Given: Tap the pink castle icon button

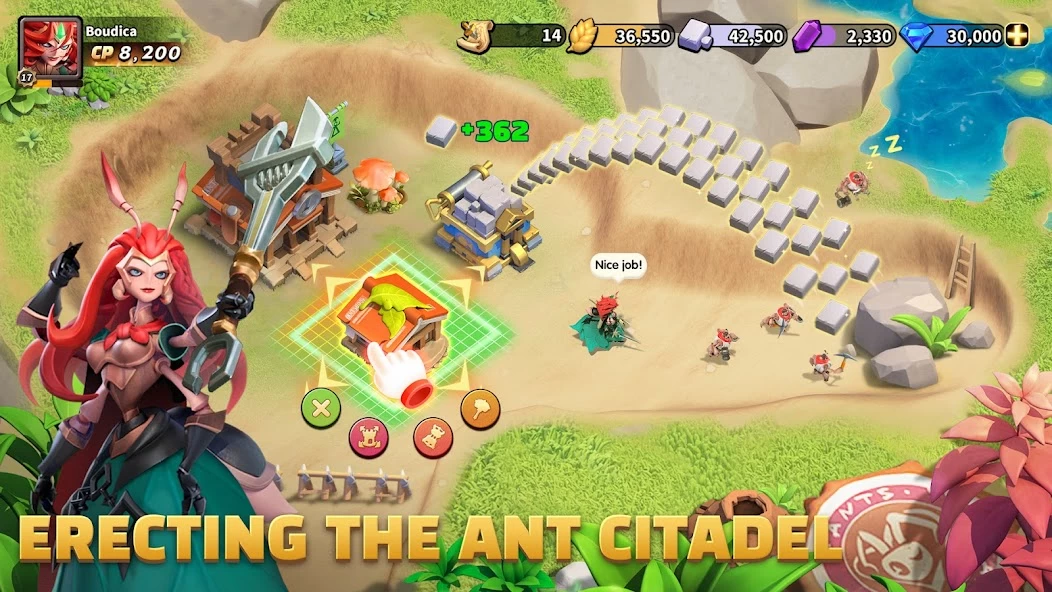Looking at the screenshot, I should pyautogui.click(x=368, y=436).
